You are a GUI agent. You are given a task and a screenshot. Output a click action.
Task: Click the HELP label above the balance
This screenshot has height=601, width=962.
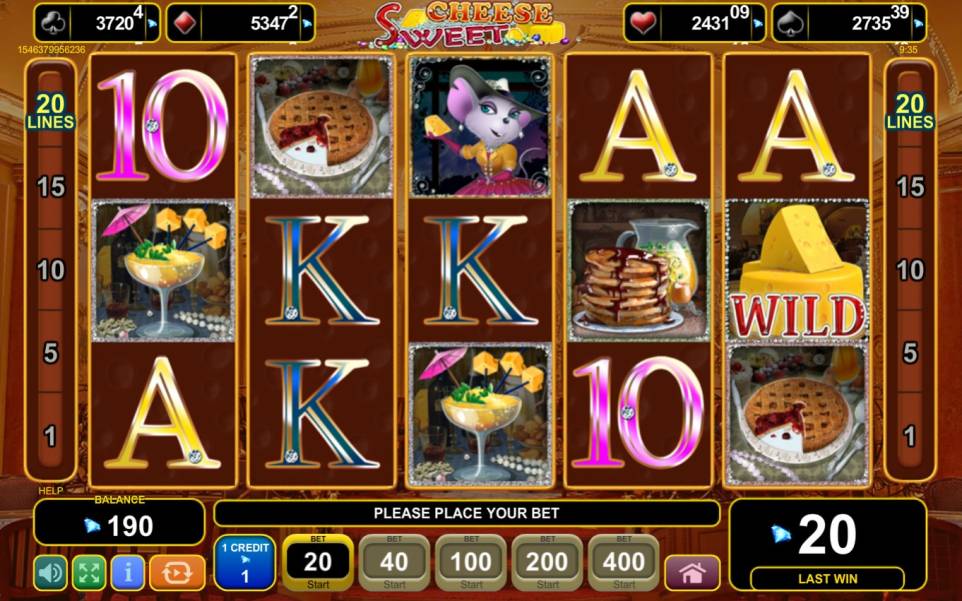[x=50, y=491]
